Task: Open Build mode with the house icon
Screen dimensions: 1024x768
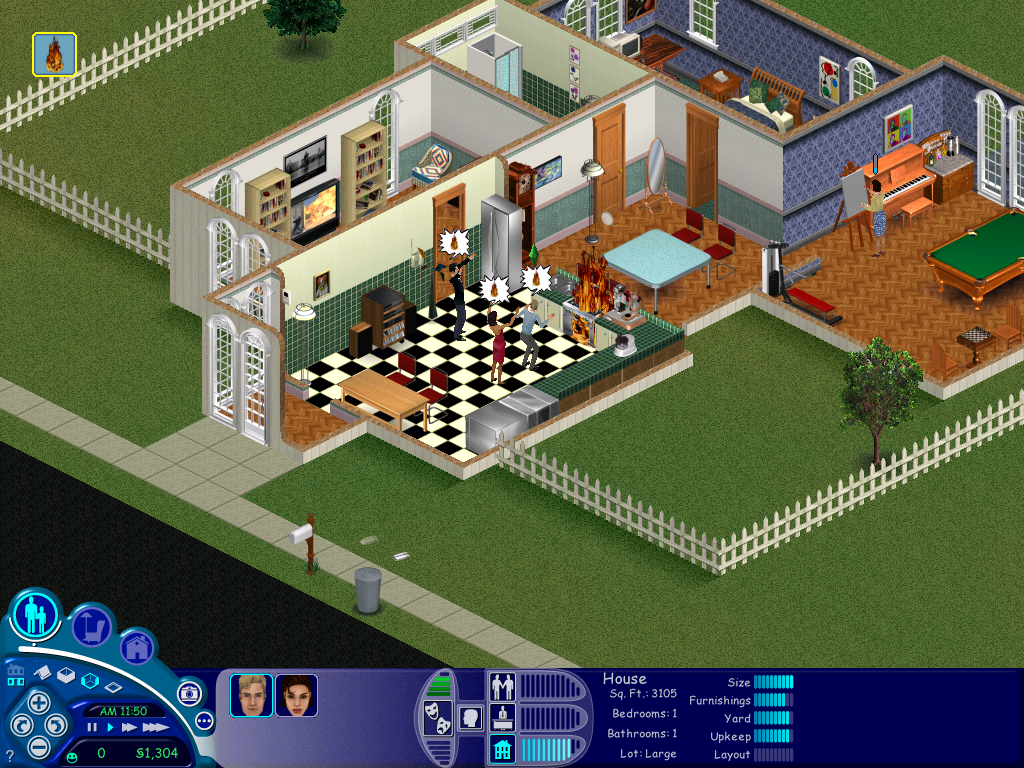Action: (x=137, y=648)
